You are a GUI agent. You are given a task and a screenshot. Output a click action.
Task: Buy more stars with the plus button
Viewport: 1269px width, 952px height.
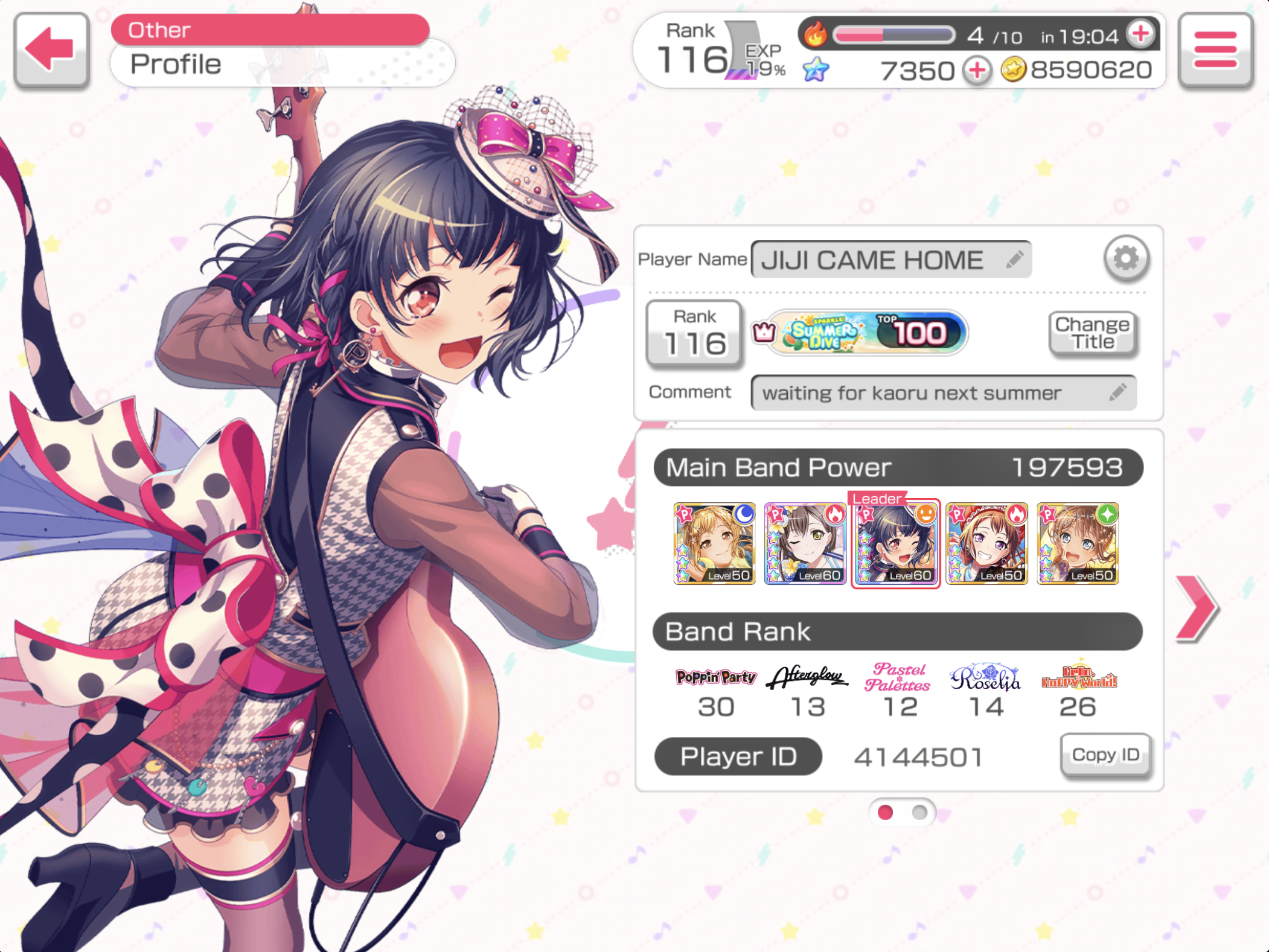977,71
